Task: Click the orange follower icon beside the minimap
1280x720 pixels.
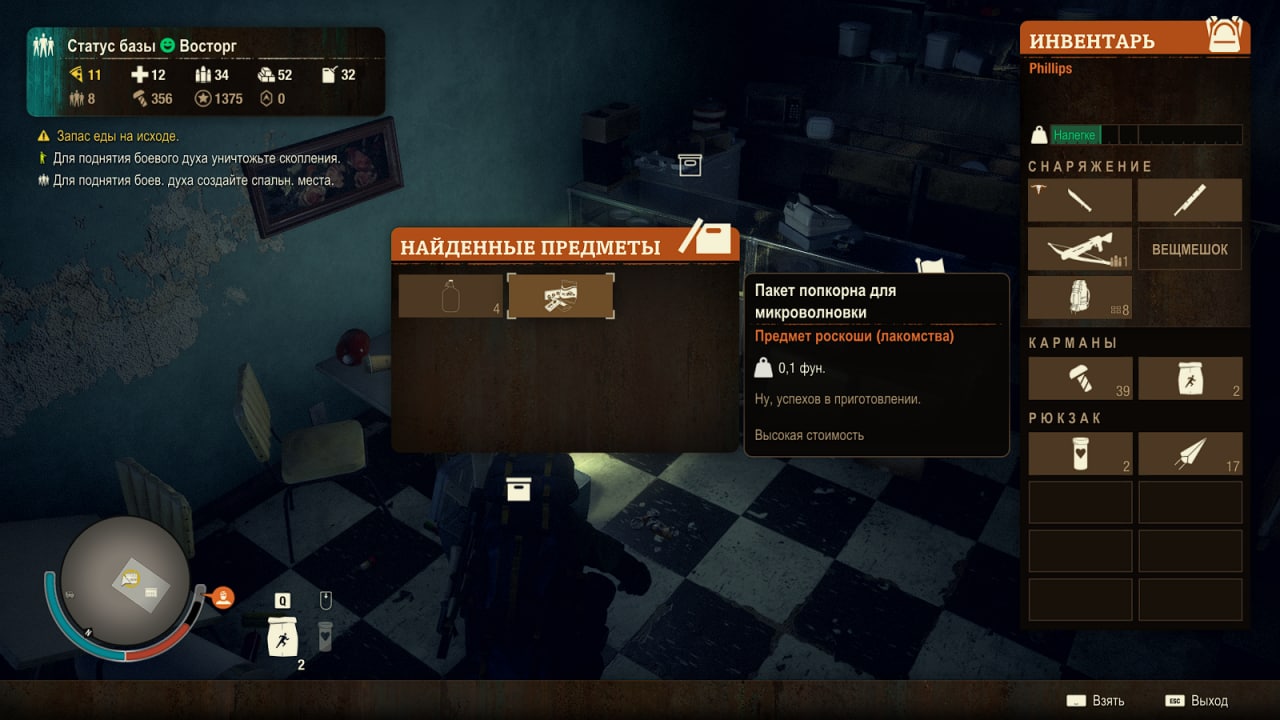Action: point(224,598)
